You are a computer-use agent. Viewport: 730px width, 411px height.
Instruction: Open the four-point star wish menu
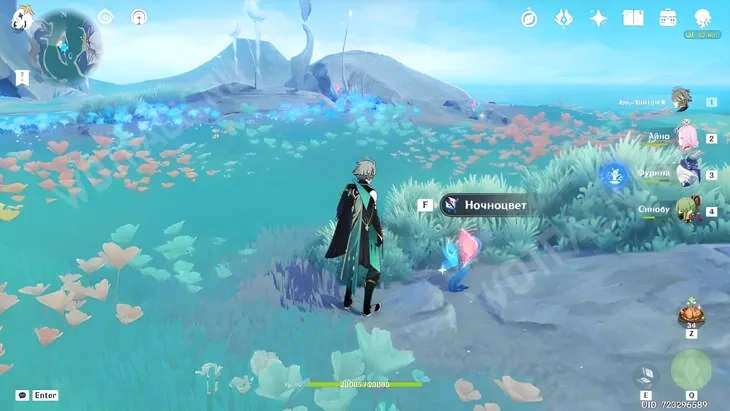tap(598, 18)
